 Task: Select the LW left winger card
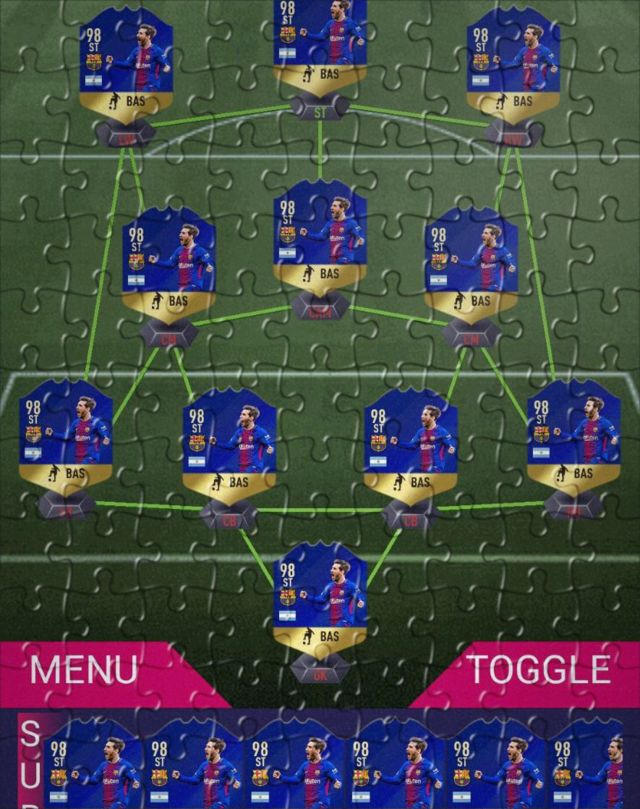(x=126, y=65)
